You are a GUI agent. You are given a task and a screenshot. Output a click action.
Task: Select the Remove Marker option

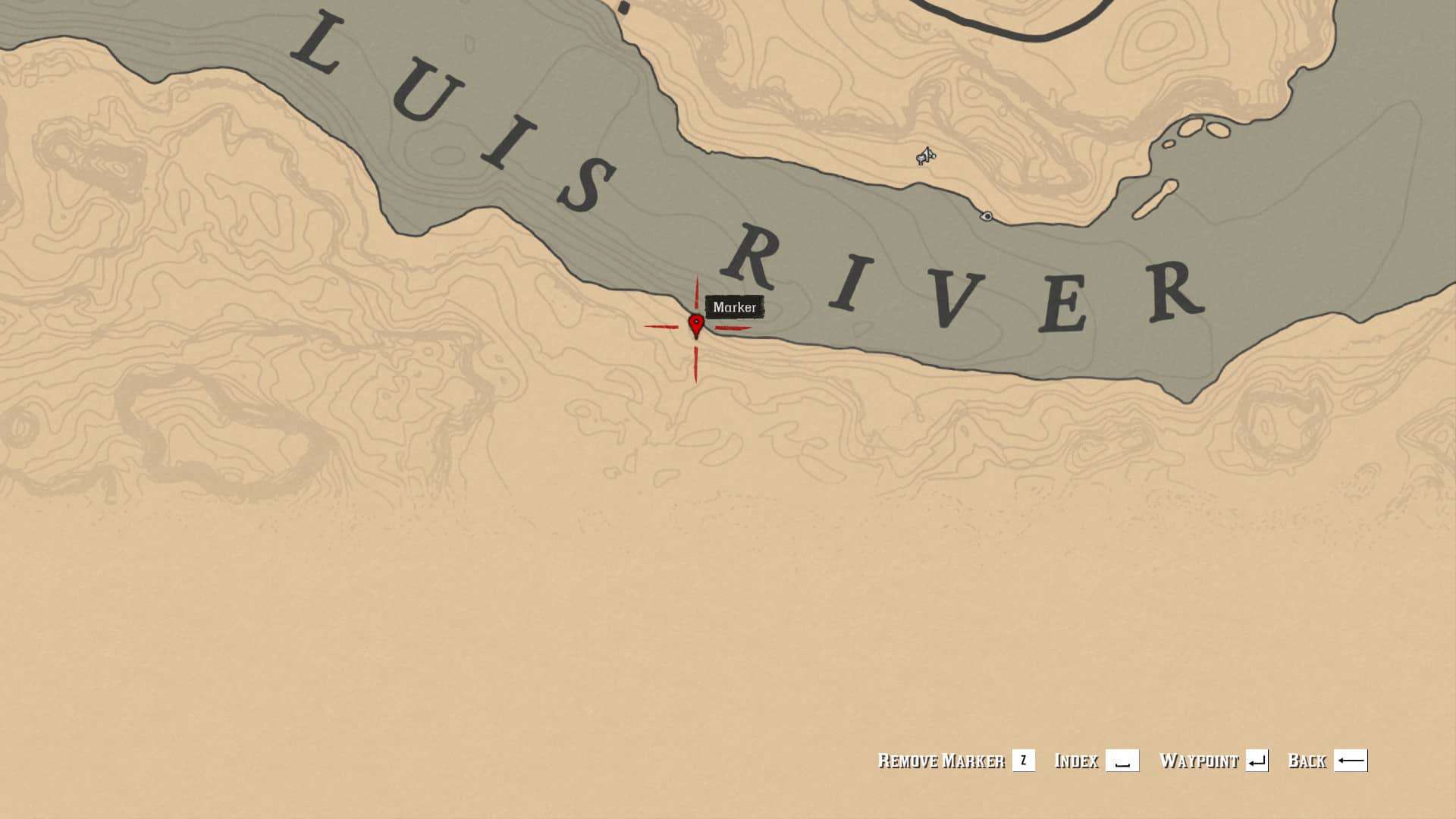[955, 761]
